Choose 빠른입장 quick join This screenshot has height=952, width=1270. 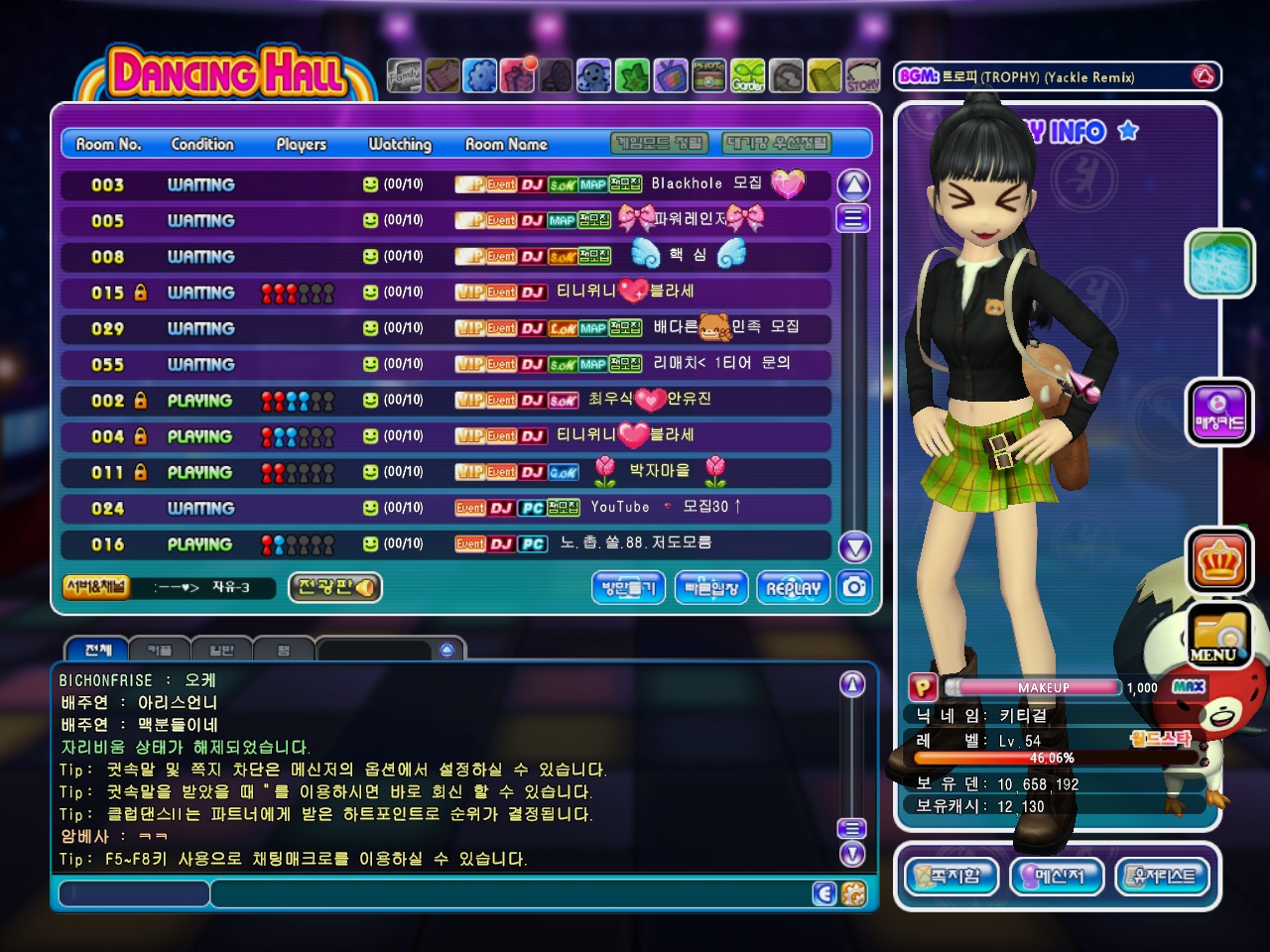711,587
